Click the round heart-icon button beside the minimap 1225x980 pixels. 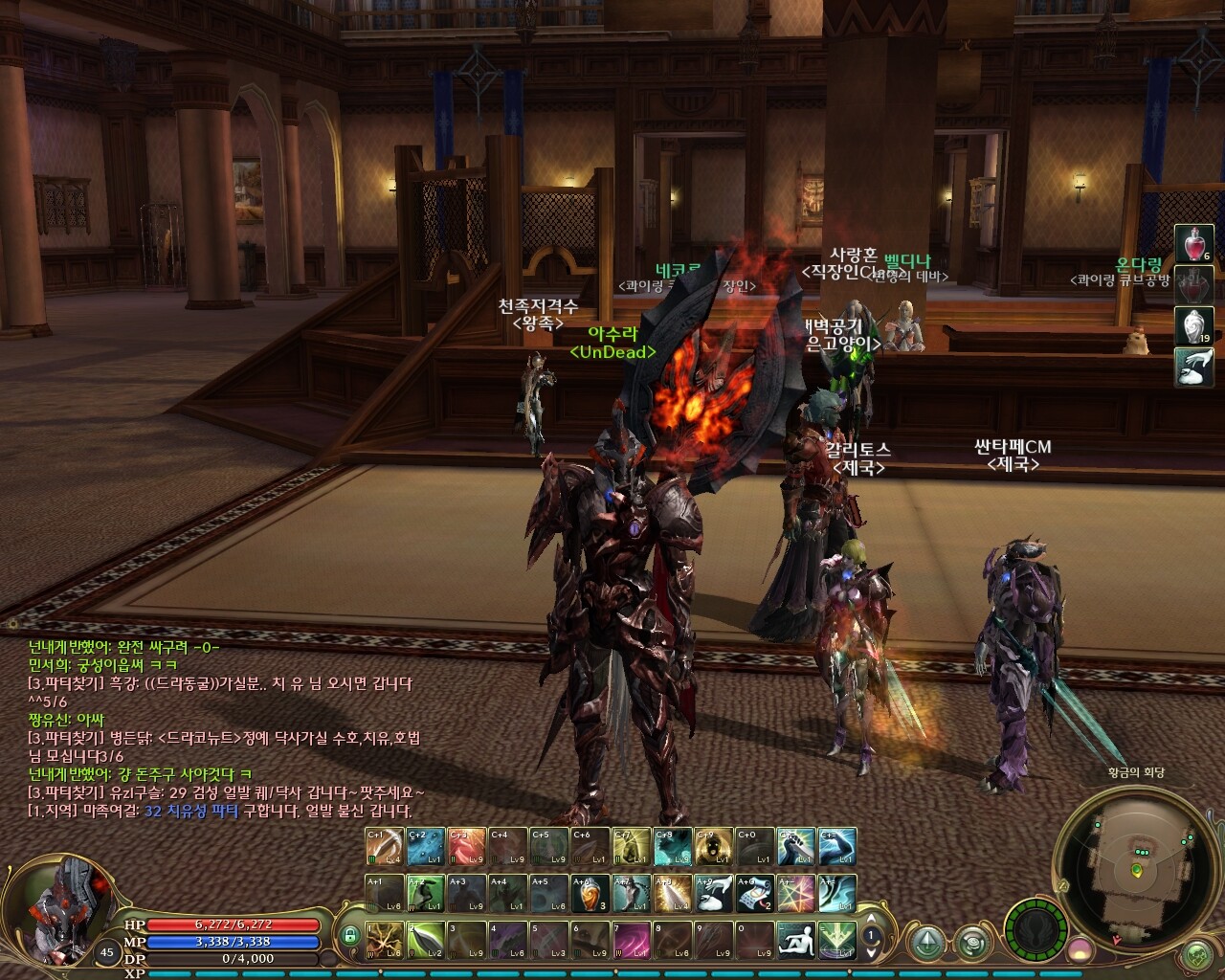(1197, 956)
